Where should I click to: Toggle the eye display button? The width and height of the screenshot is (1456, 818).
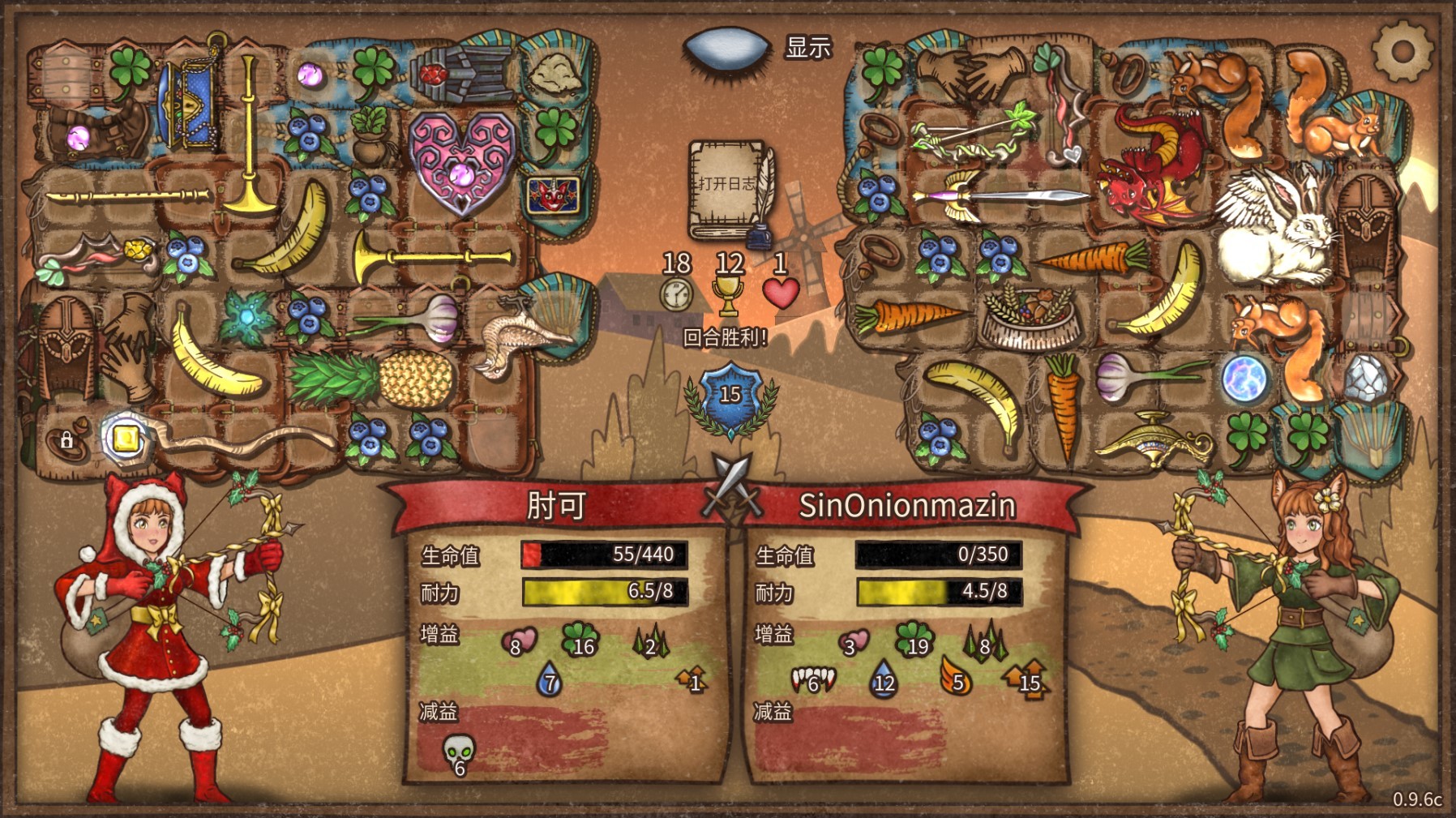point(726,49)
